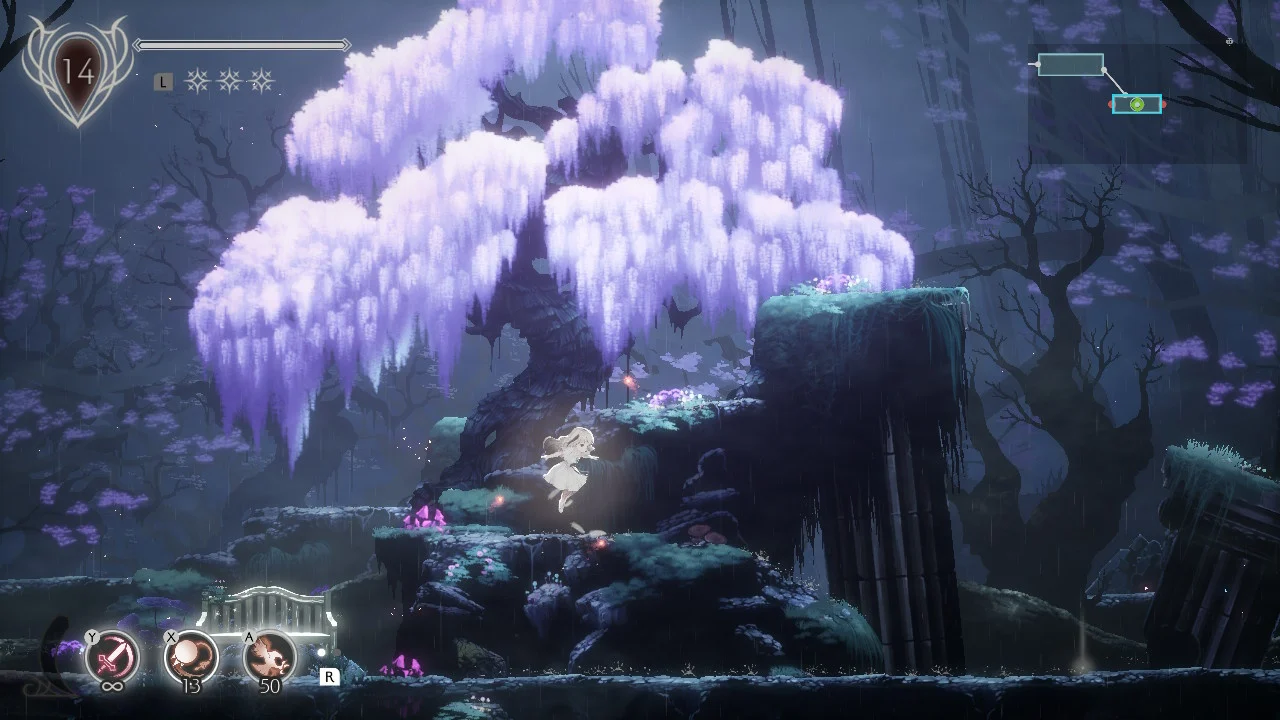Select the highlighted current room on minimap
Screen dimensions: 1280x720
click(1137, 104)
